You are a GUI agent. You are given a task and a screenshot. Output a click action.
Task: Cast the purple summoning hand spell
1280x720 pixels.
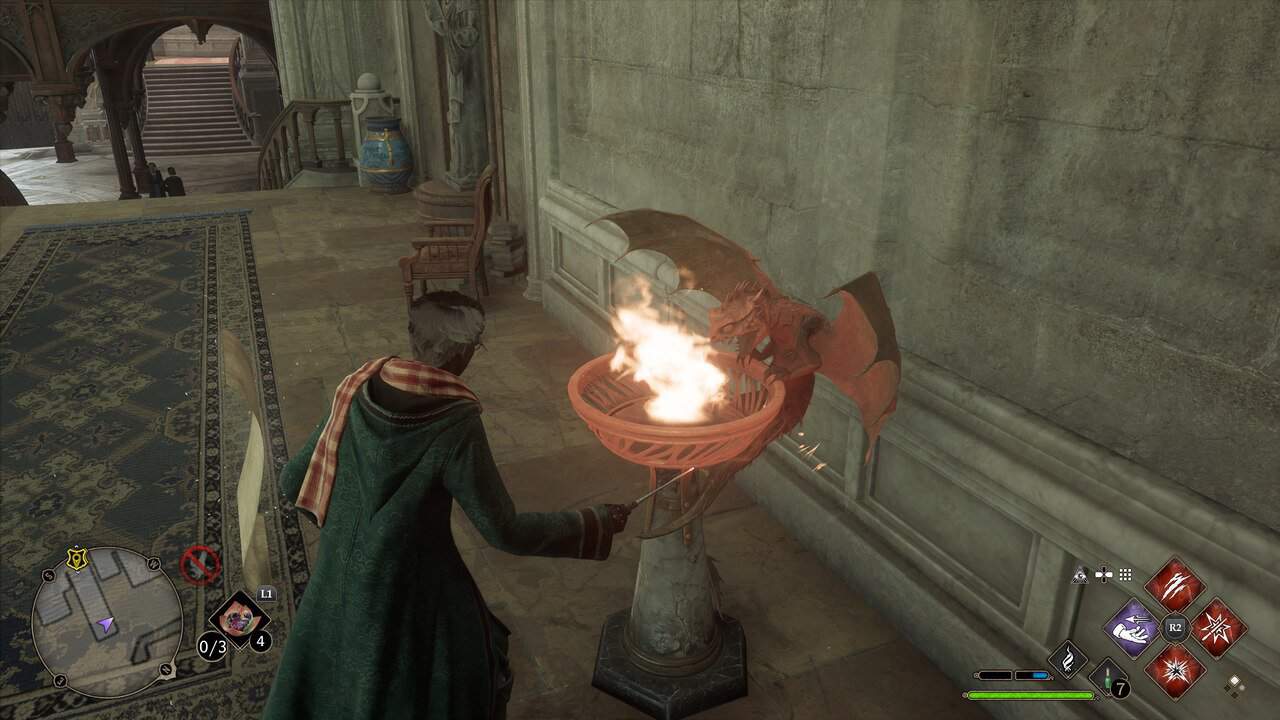[x=1131, y=628]
